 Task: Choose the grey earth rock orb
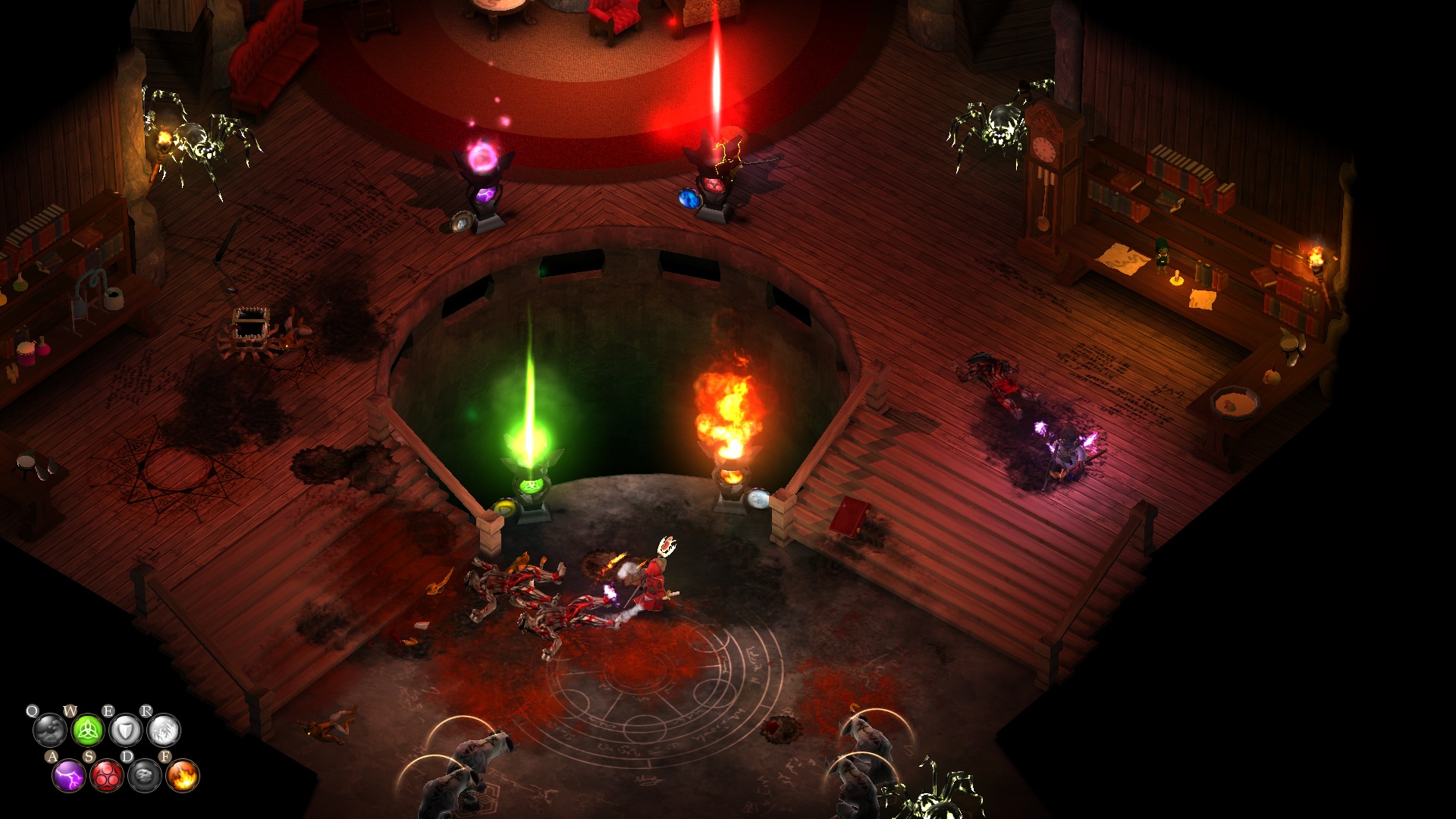point(145,776)
